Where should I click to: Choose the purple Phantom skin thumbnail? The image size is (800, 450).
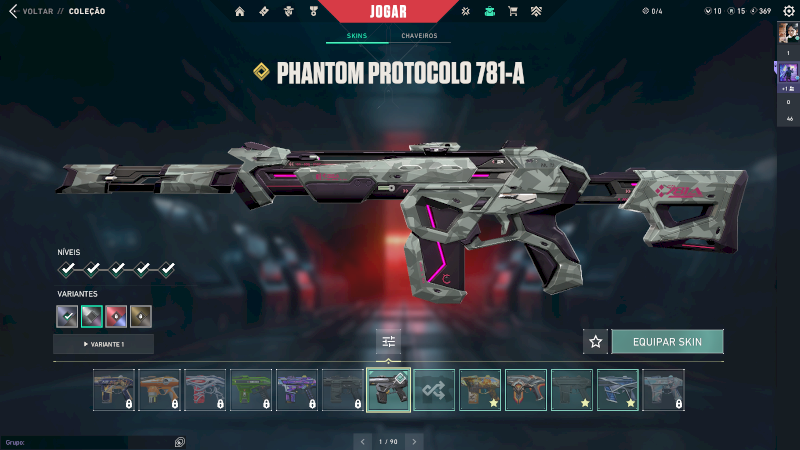(297, 390)
